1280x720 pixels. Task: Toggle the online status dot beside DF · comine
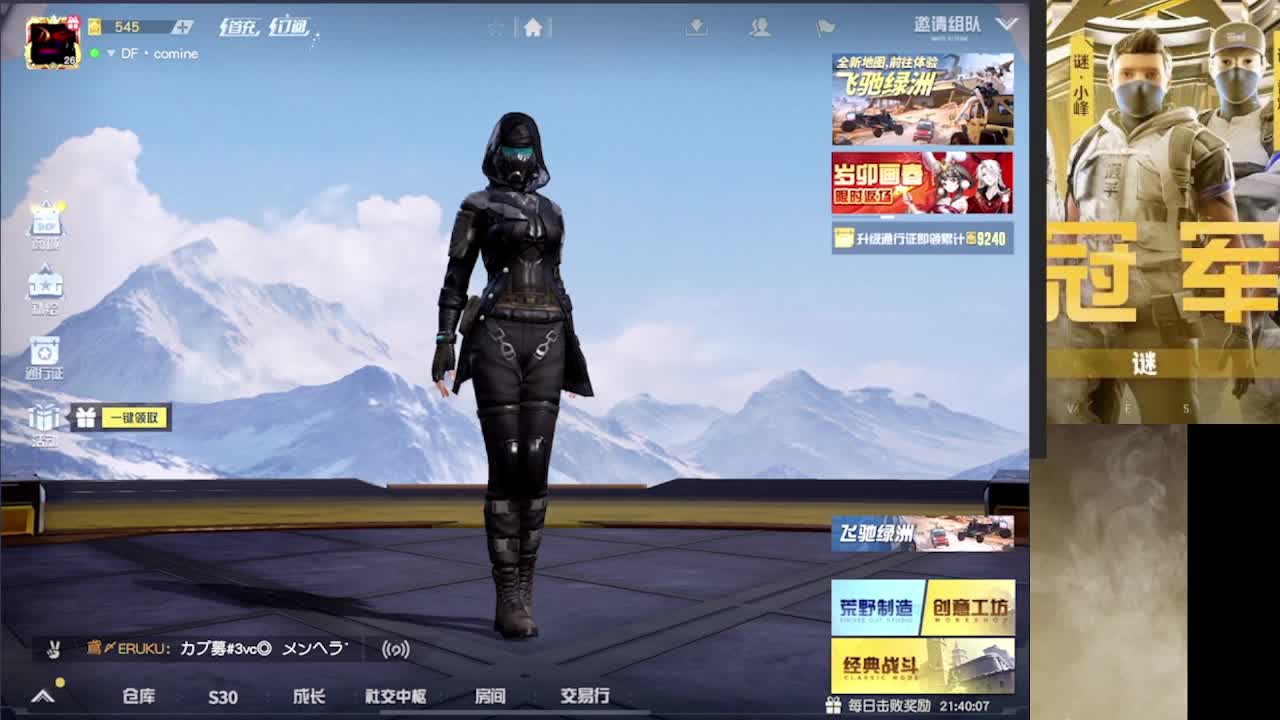point(94,53)
